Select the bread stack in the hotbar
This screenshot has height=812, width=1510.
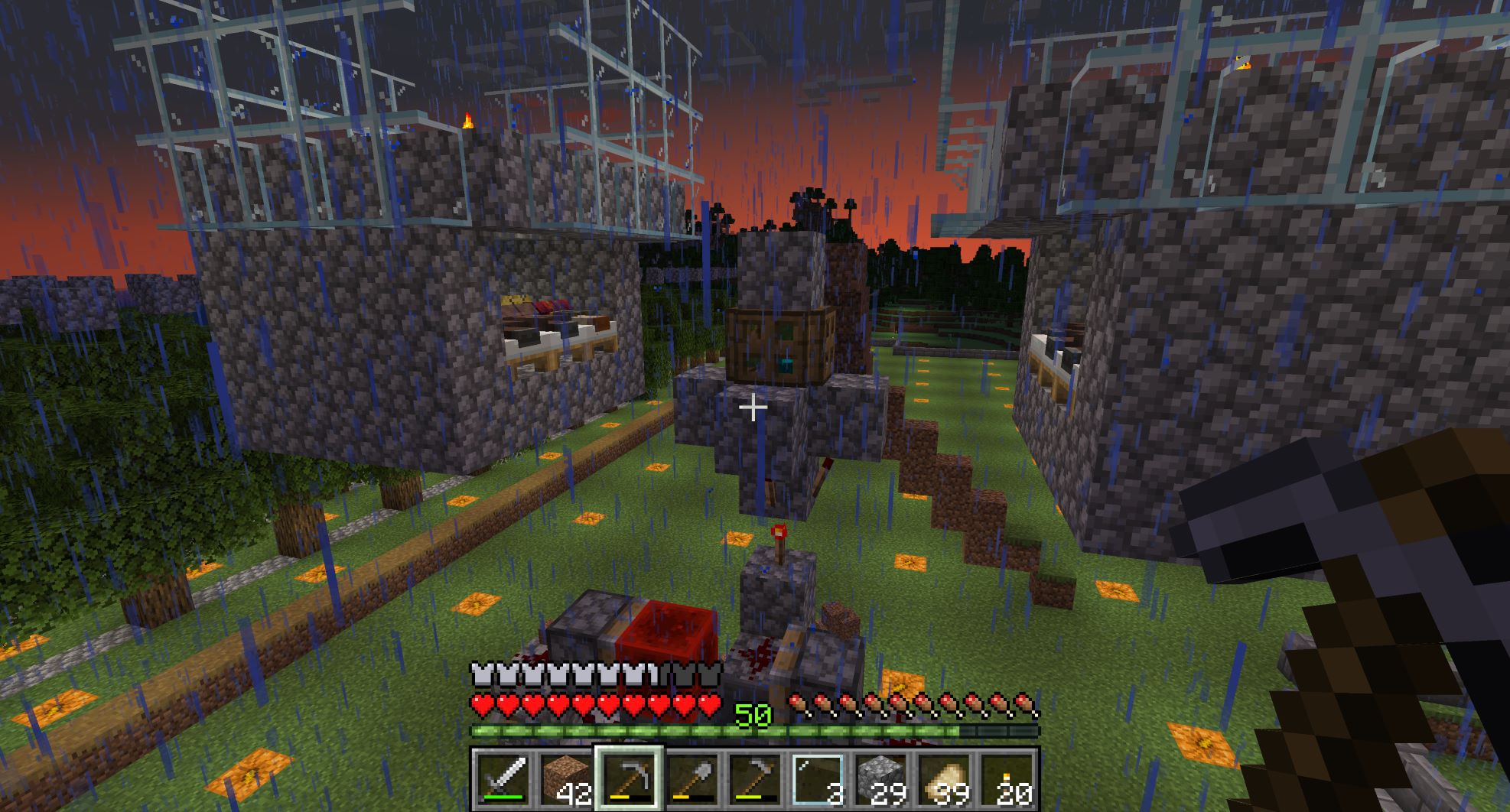click(942, 779)
